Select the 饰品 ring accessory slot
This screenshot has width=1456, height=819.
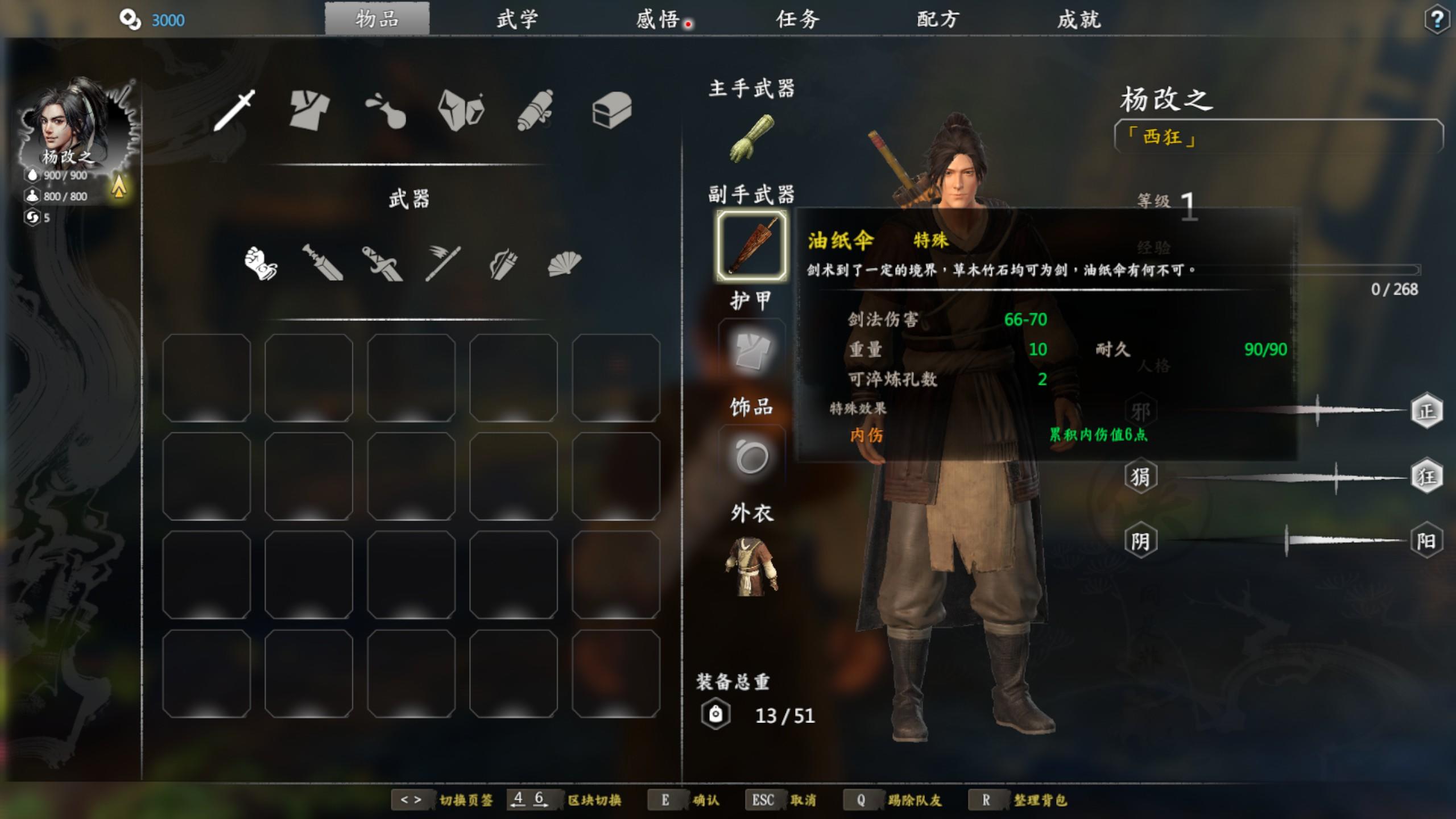(751, 457)
